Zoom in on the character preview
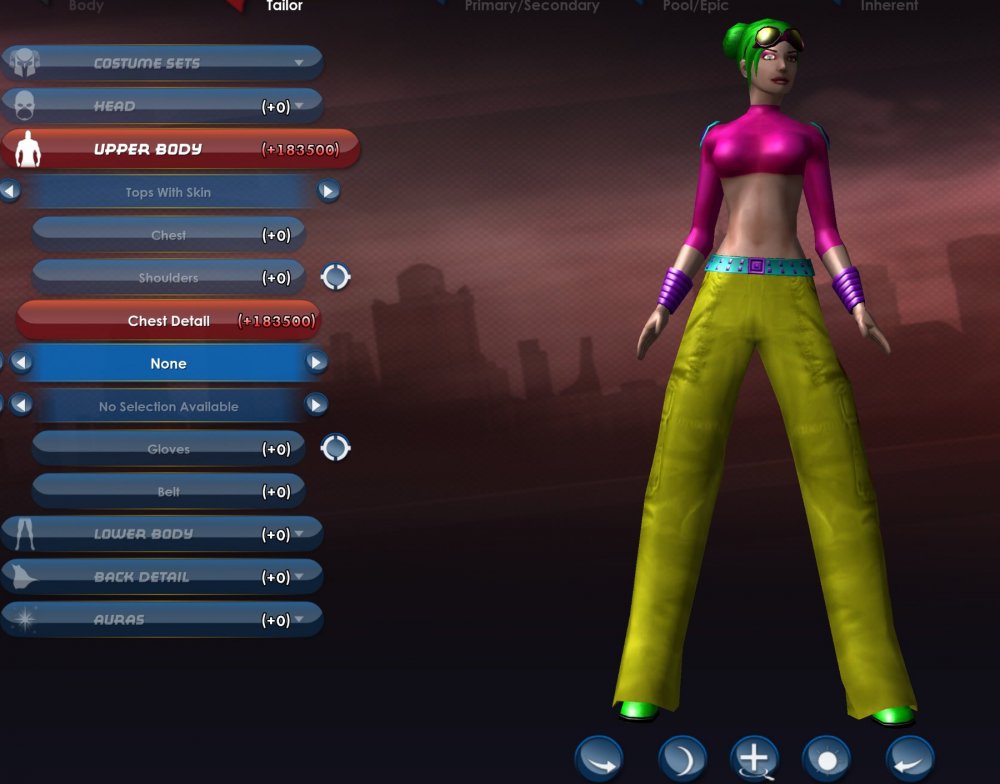Screen dimensions: 1000x784 coord(754,759)
